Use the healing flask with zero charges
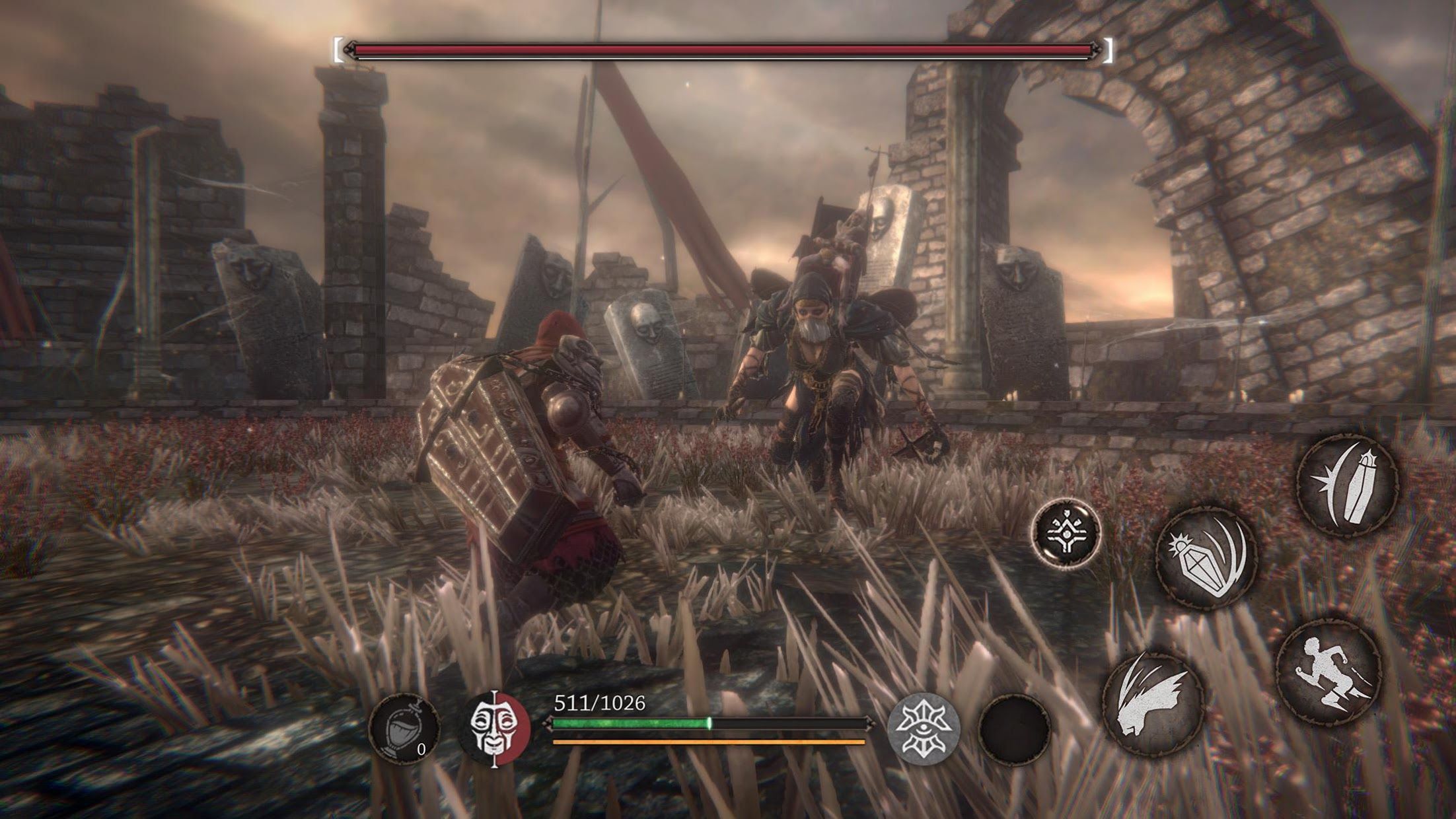The height and width of the screenshot is (819, 1456). (404, 729)
